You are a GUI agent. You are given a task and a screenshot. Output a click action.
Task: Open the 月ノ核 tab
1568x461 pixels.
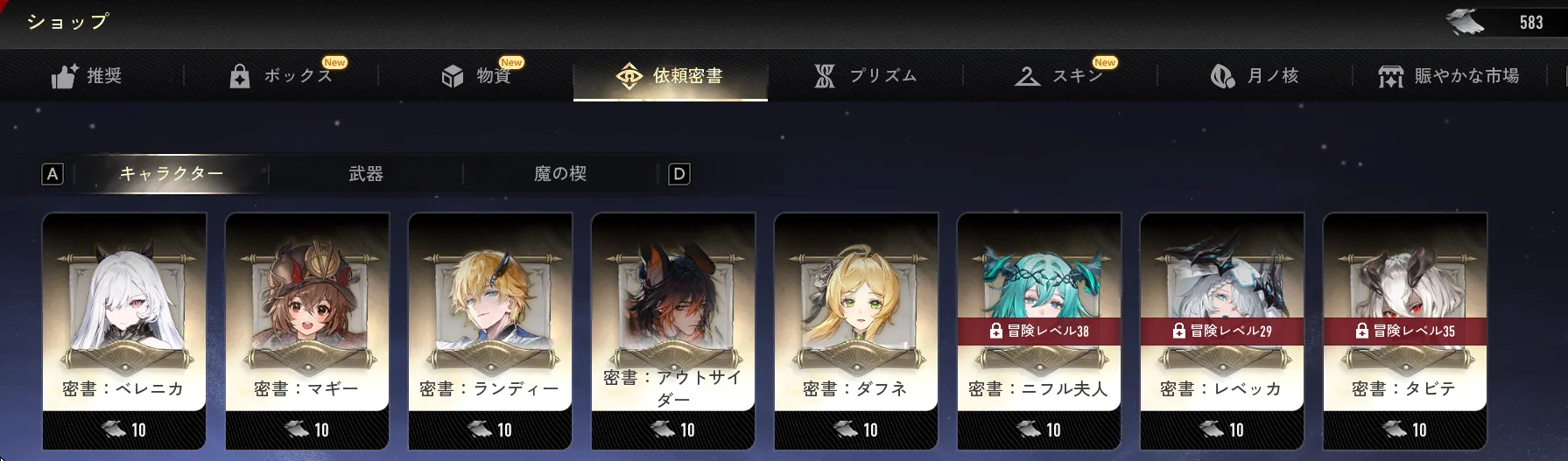tap(1255, 76)
